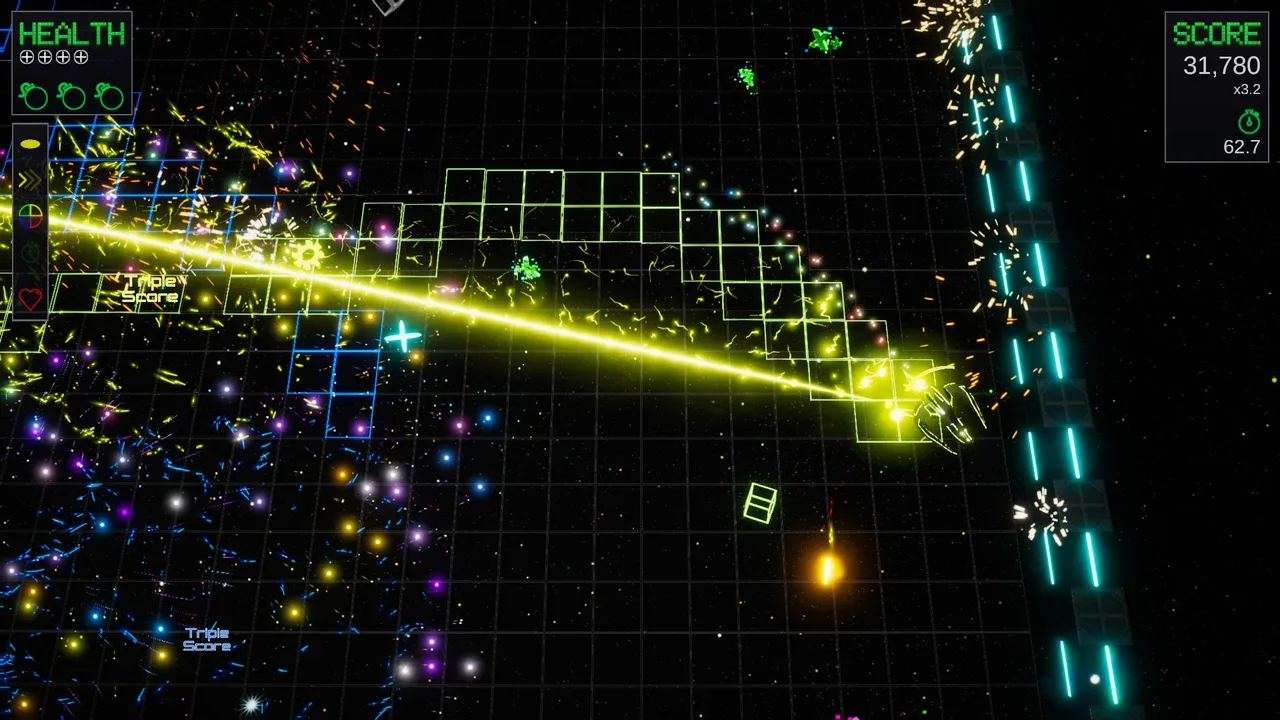Toggle the middle bomb indicator
The height and width of the screenshot is (720, 1280).
click(71, 96)
